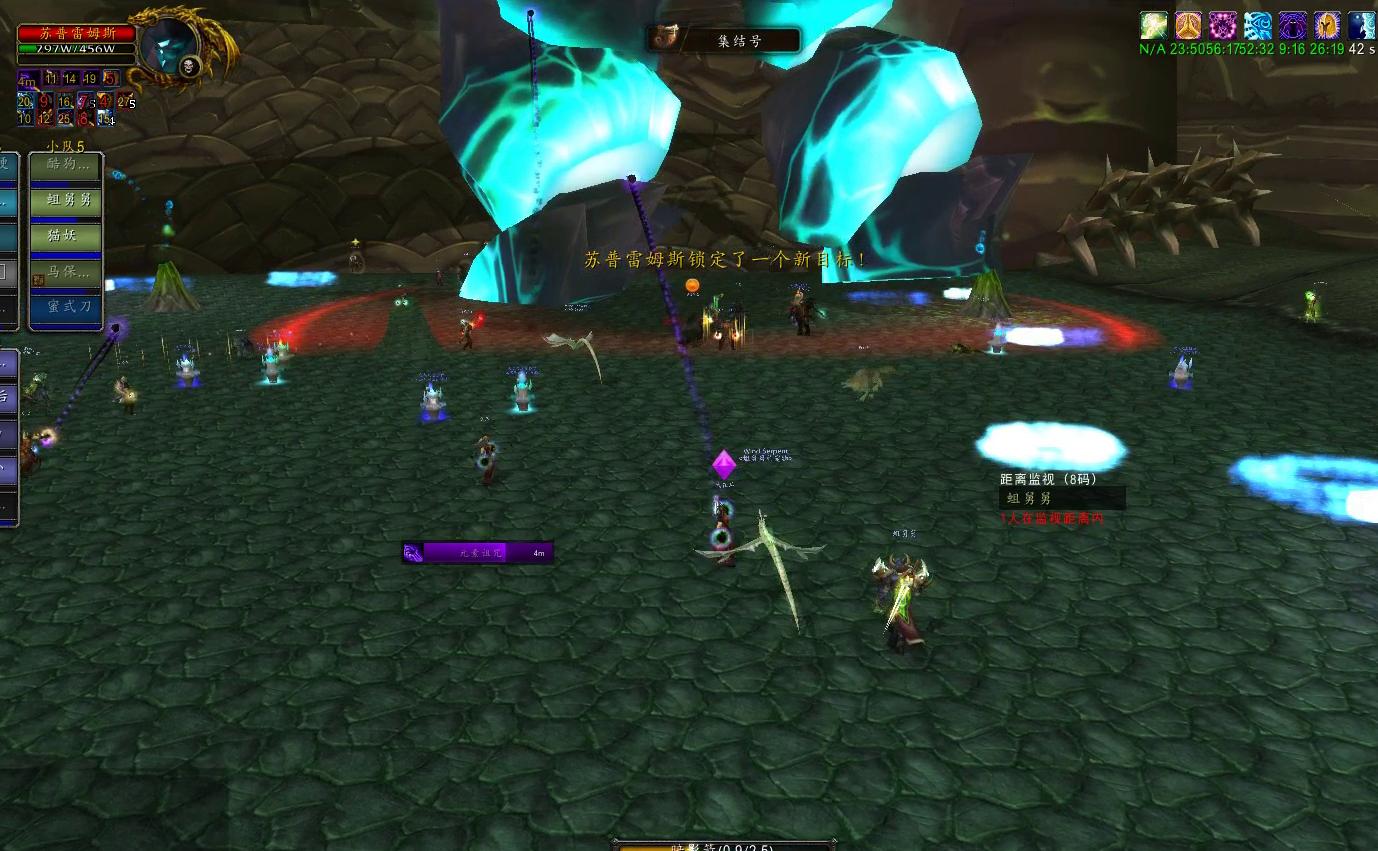Click the 集结号 bar at the top
Screen dimensions: 1378x851
pyautogui.click(x=724, y=40)
